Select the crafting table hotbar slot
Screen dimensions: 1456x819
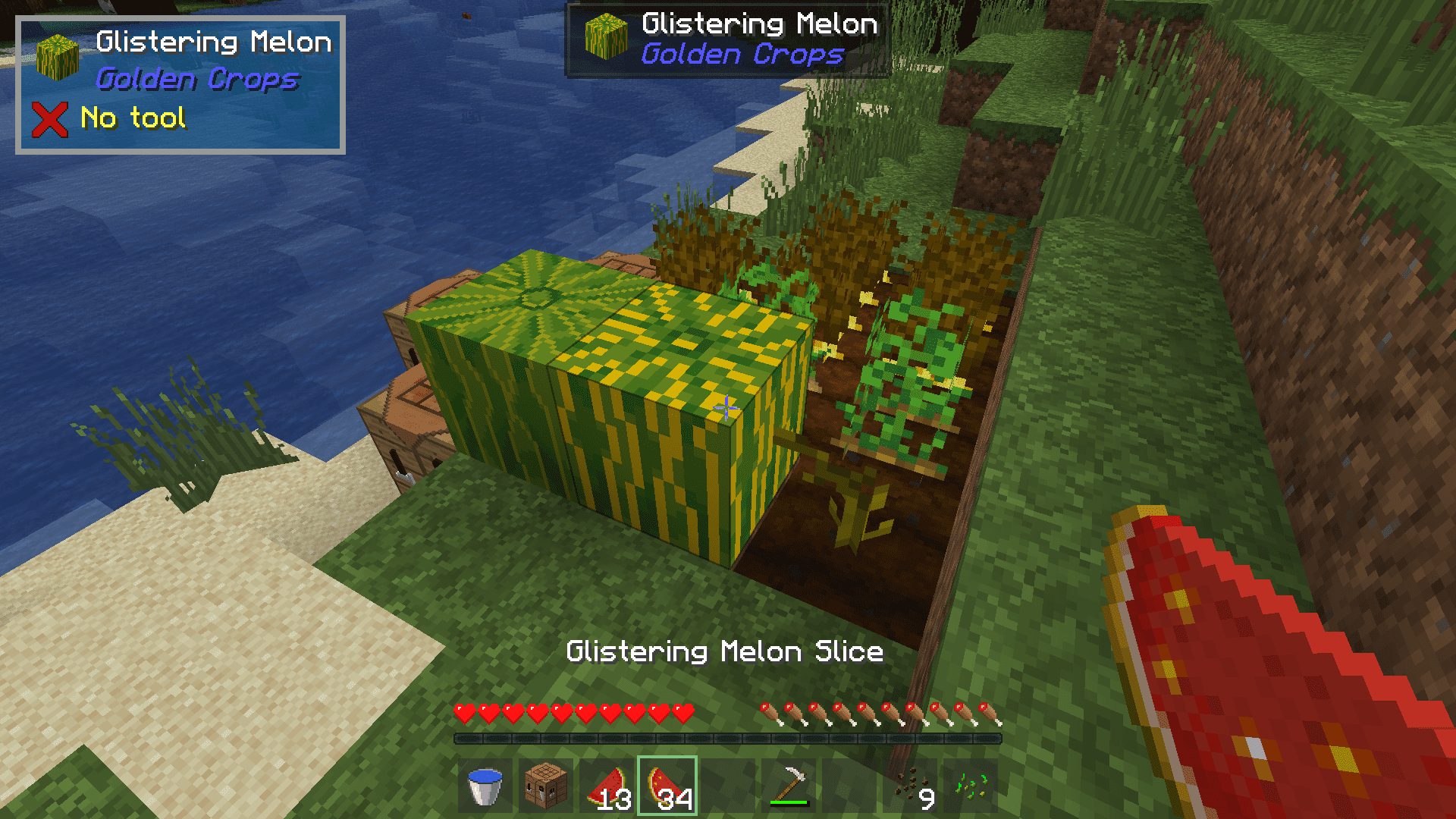point(546,786)
